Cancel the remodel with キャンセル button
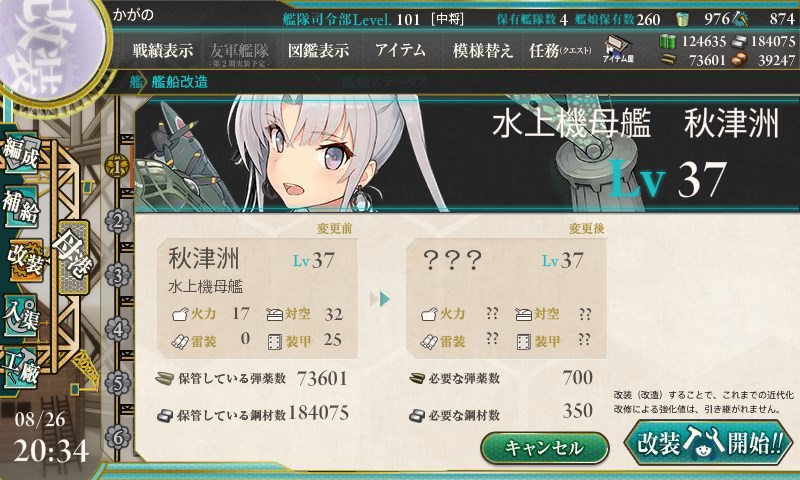The width and height of the screenshot is (800, 480). 544,447
